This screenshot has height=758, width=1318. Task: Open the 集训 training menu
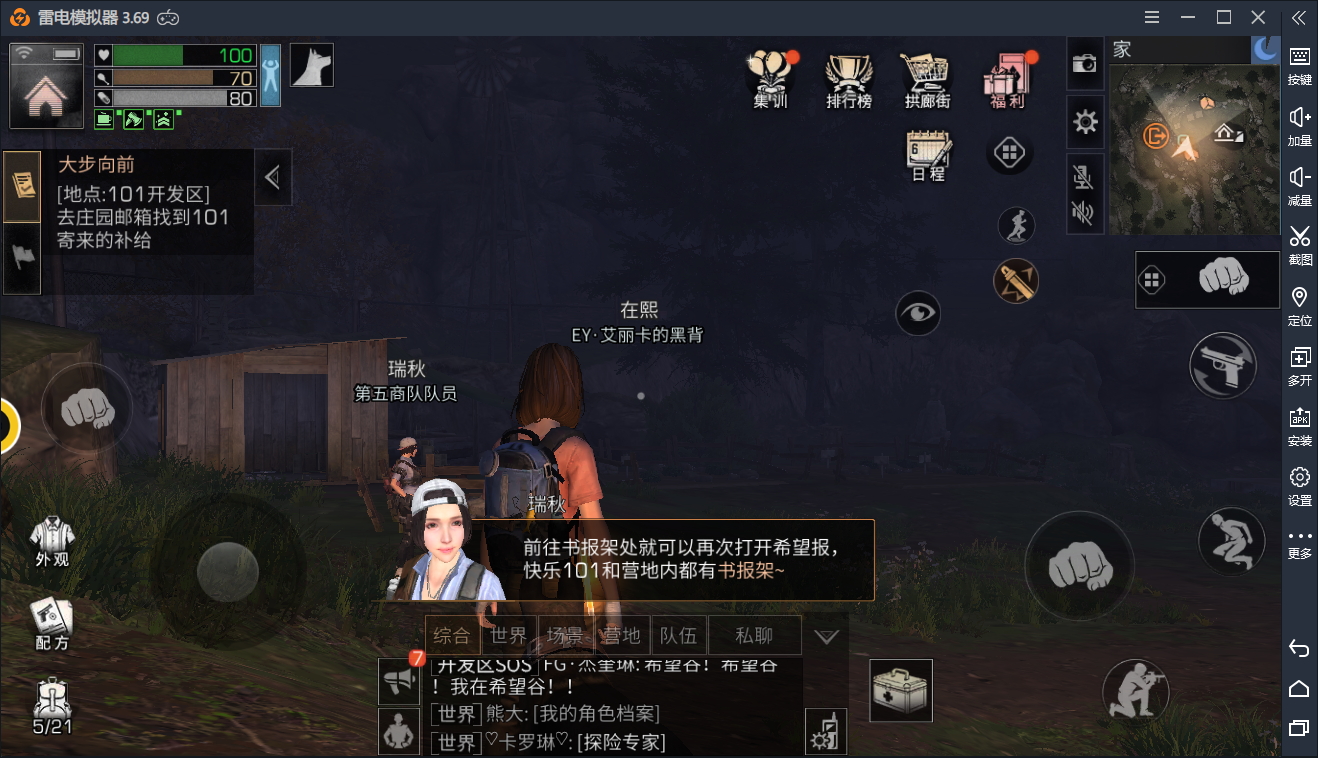(771, 78)
